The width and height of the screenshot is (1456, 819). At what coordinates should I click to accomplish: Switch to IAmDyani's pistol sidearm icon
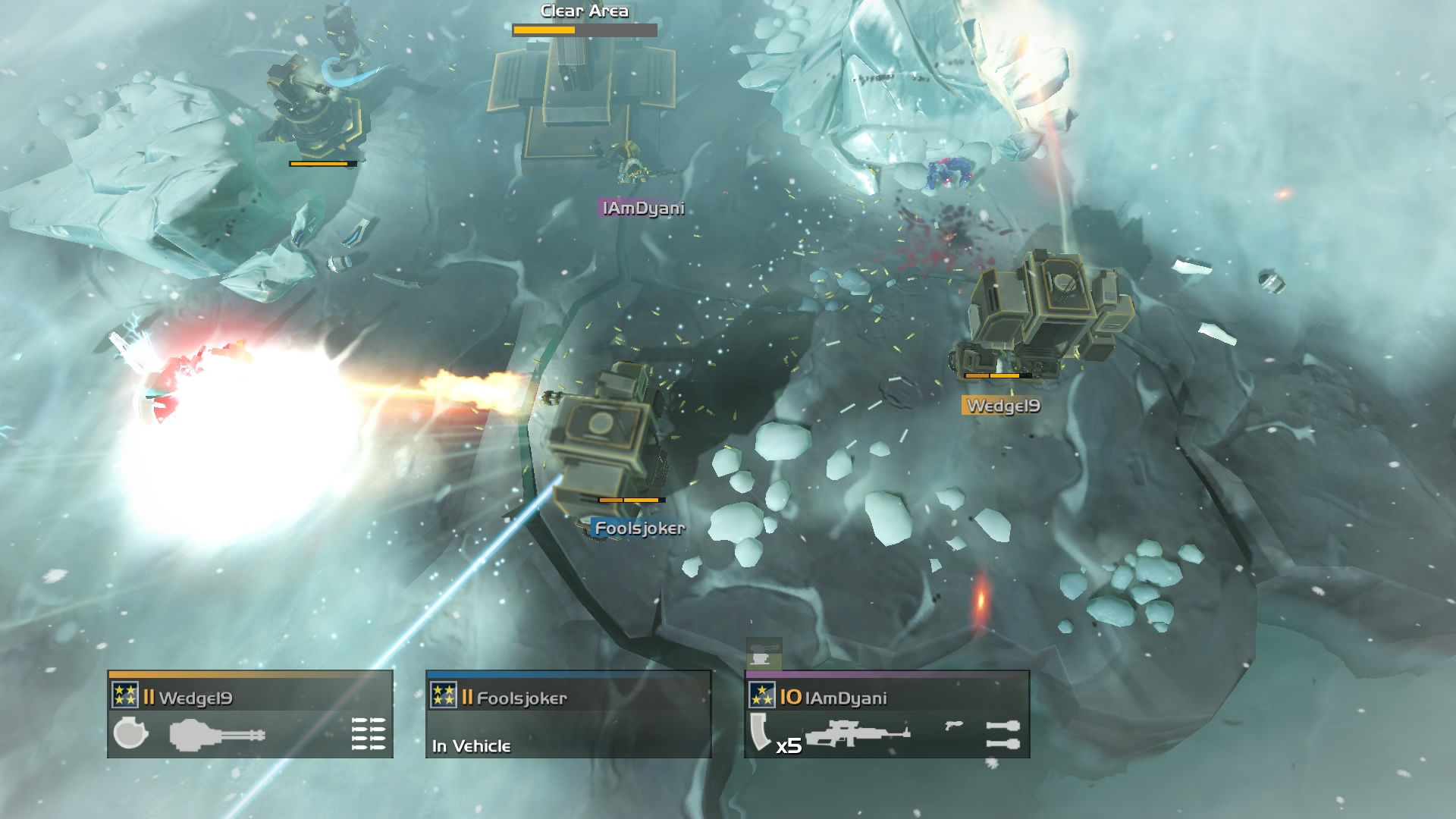pyautogui.click(x=954, y=726)
